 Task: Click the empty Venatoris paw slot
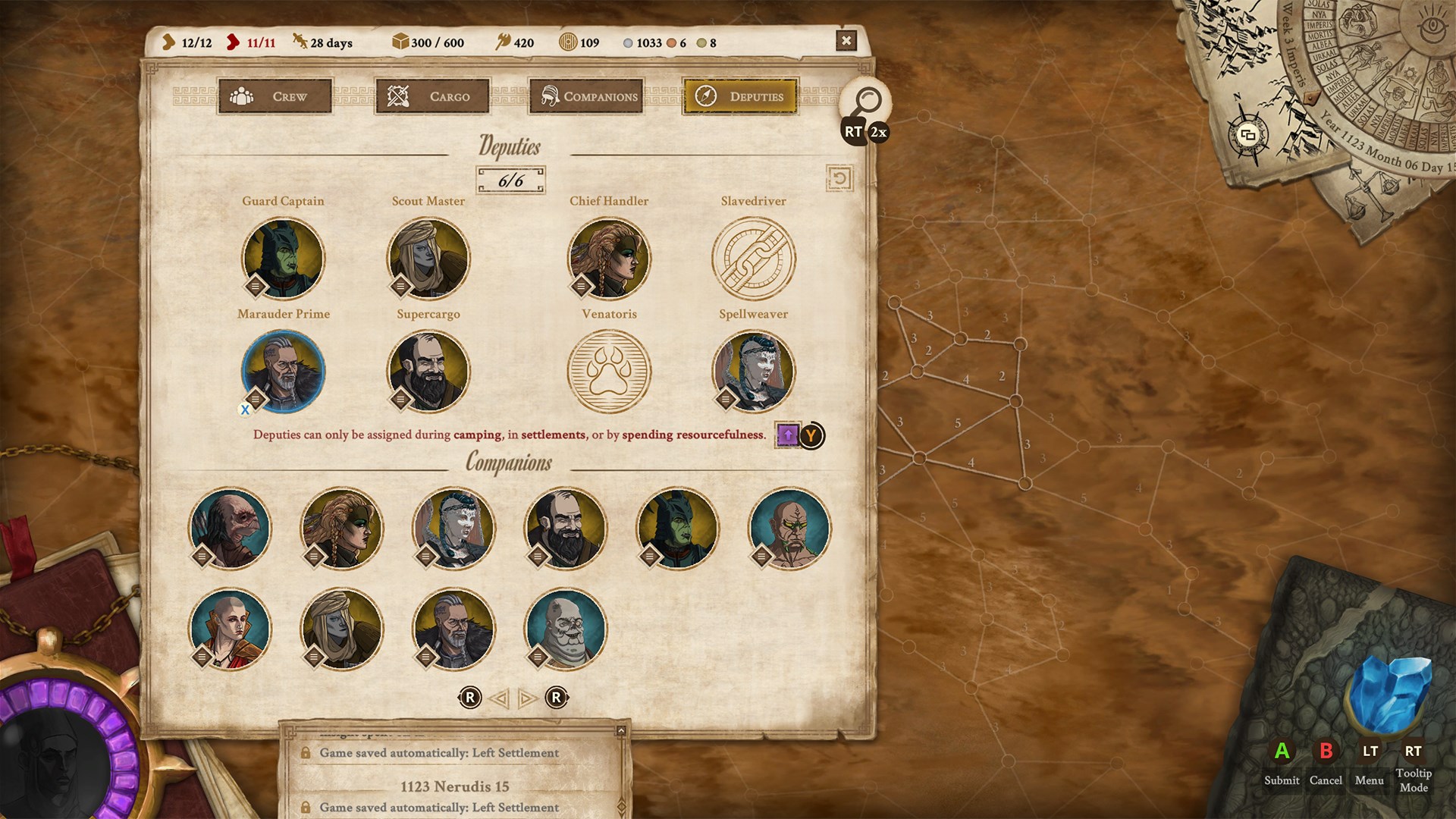pos(609,372)
